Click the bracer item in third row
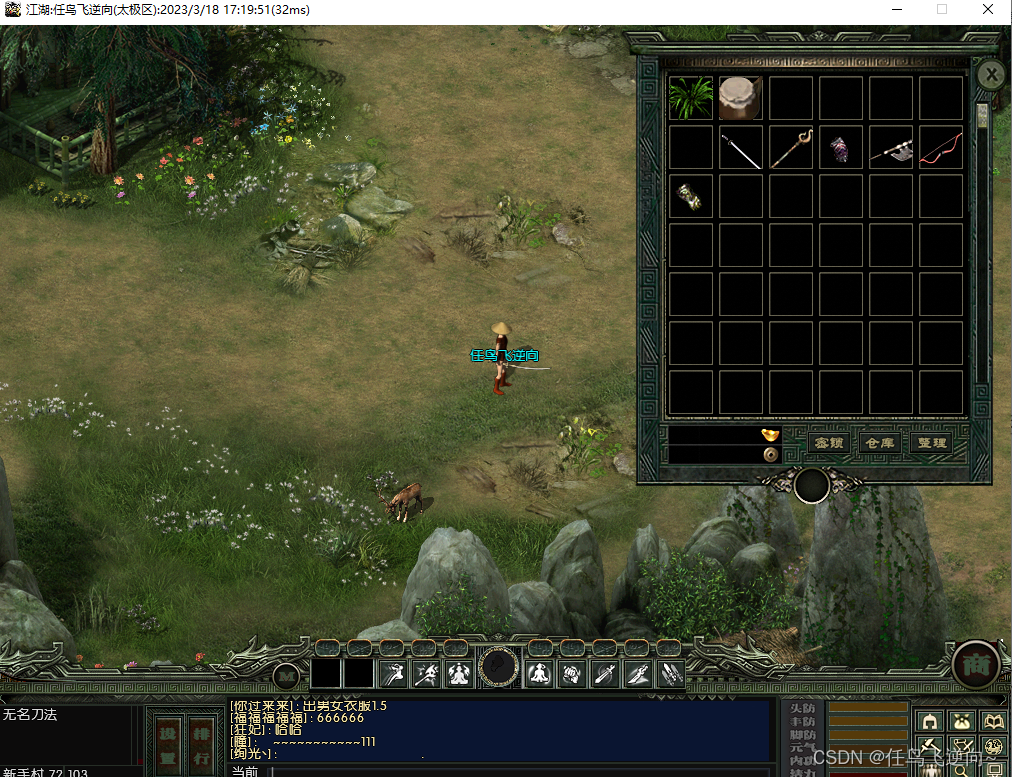The width and height of the screenshot is (1012, 777). pyautogui.click(x=691, y=196)
